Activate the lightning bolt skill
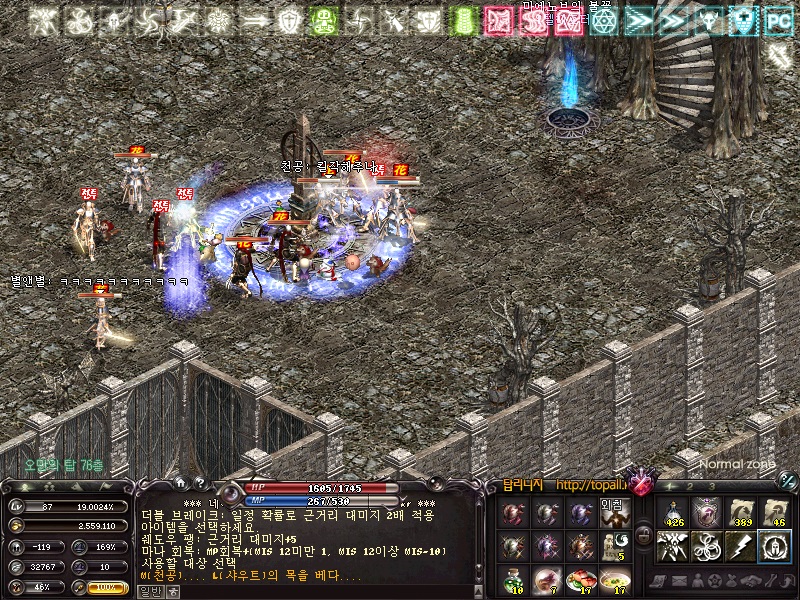Screen dimensions: 800x600 click(x=741, y=546)
